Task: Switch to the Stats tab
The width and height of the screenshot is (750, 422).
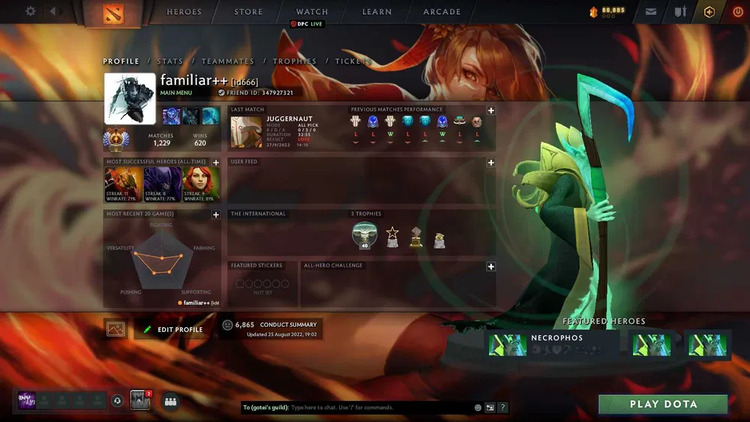Action: click(x=169, y=62)
